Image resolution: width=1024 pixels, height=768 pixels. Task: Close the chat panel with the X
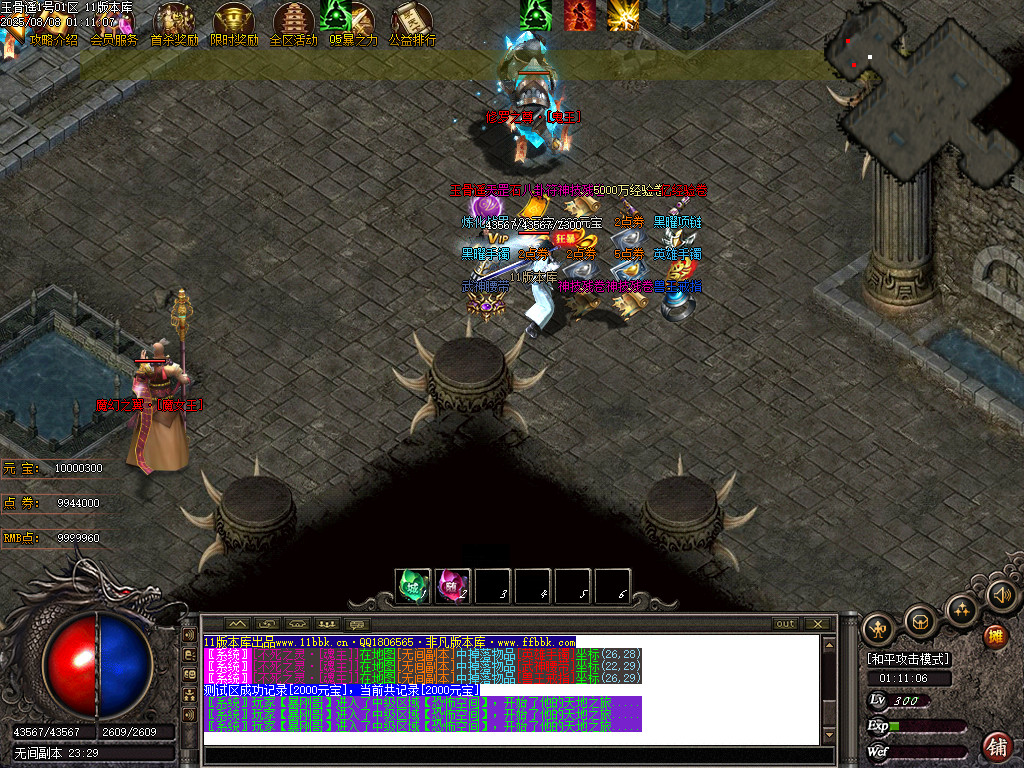tap(818, 624)
